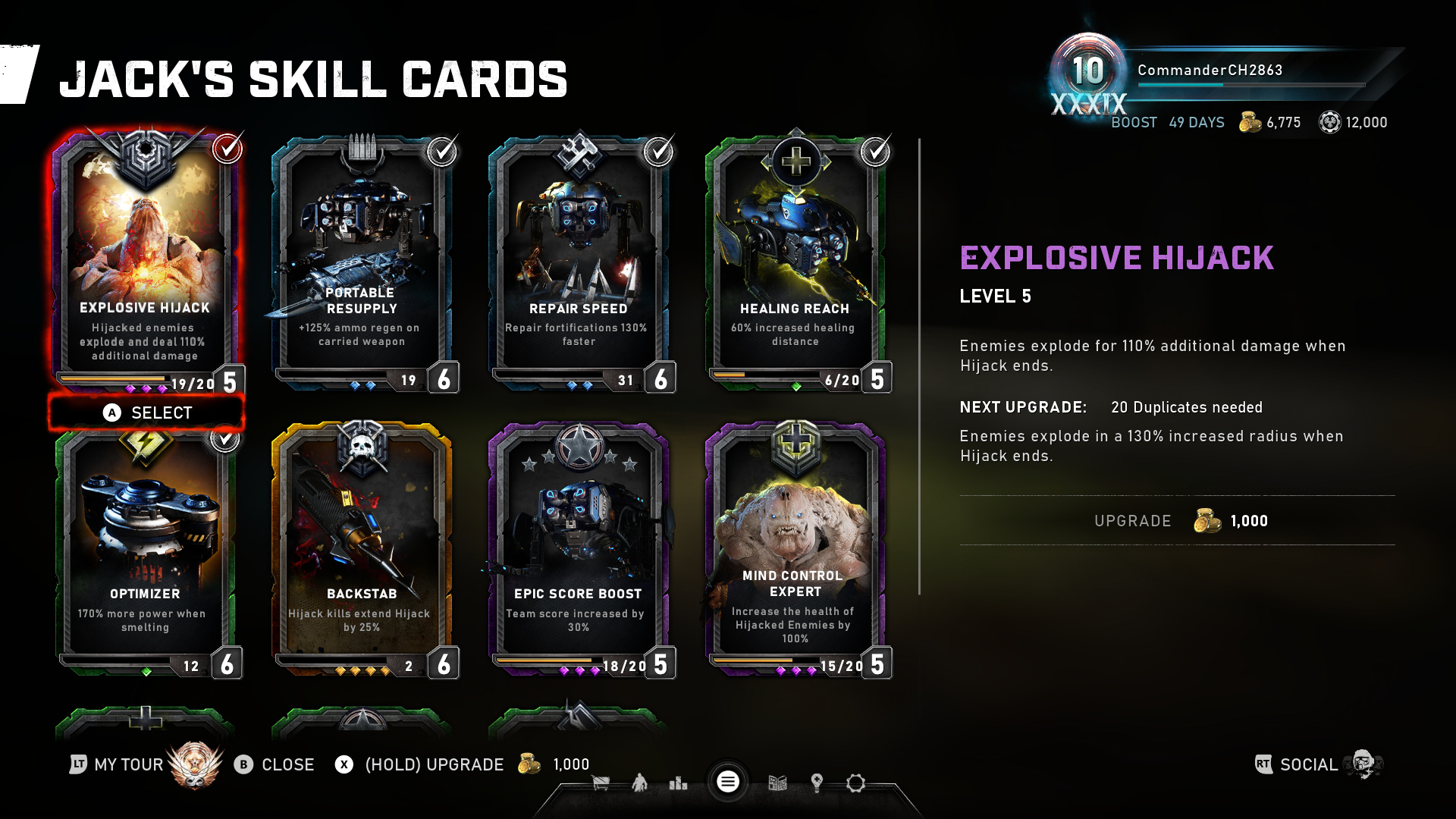The width and height of the screenshot is (1456, 819).
Task: Select the central hamburger menu tab
Action: (728, 782)
